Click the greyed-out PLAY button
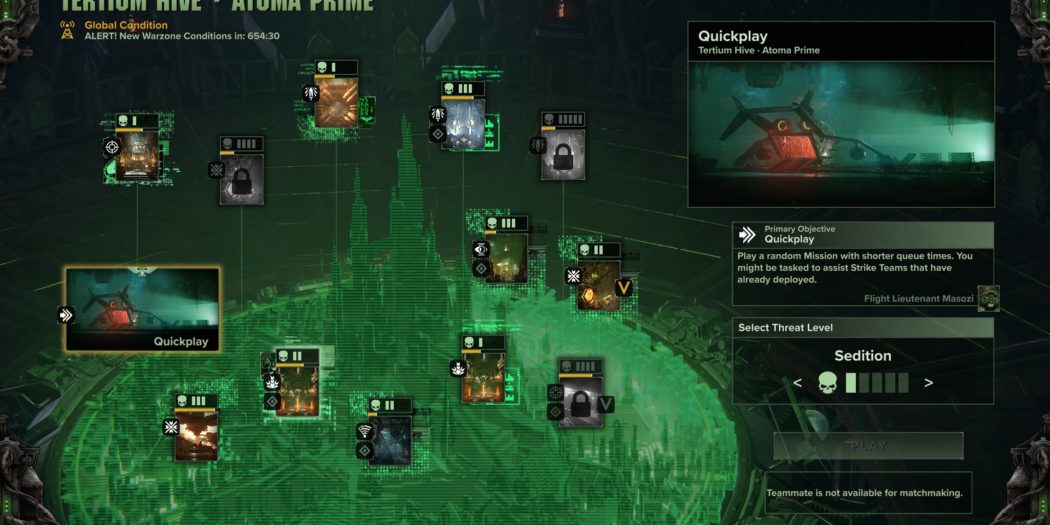 [x=868, y=446]
